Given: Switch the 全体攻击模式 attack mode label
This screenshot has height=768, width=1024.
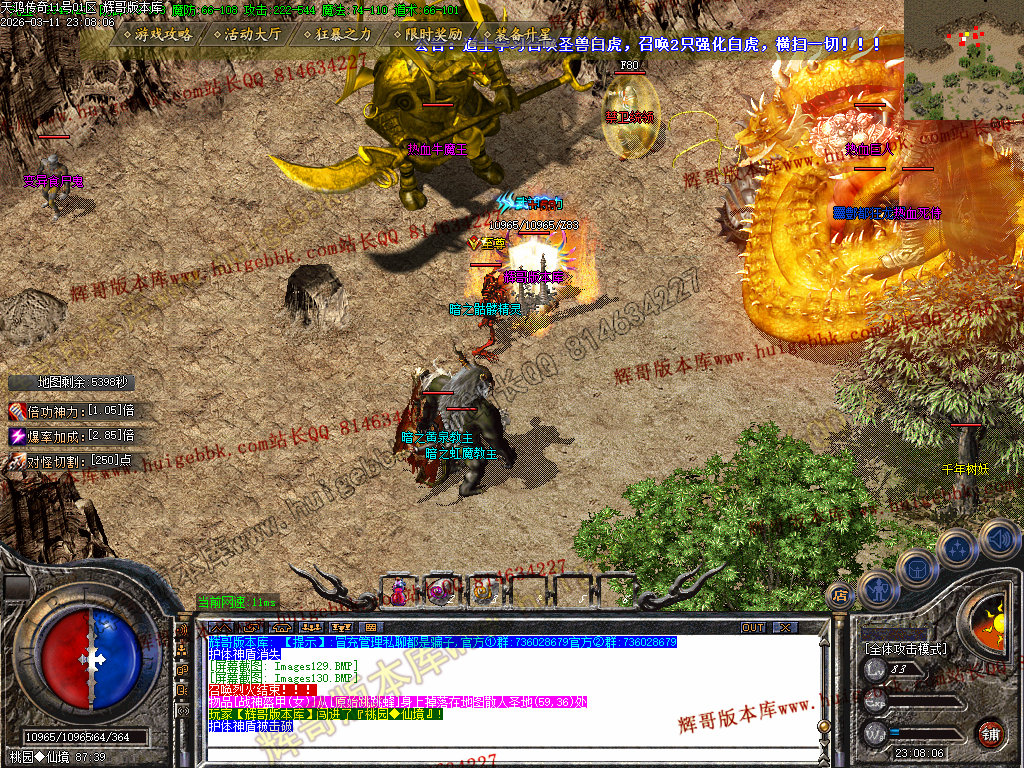Looking at the screenshot, I should coord(906,648).
